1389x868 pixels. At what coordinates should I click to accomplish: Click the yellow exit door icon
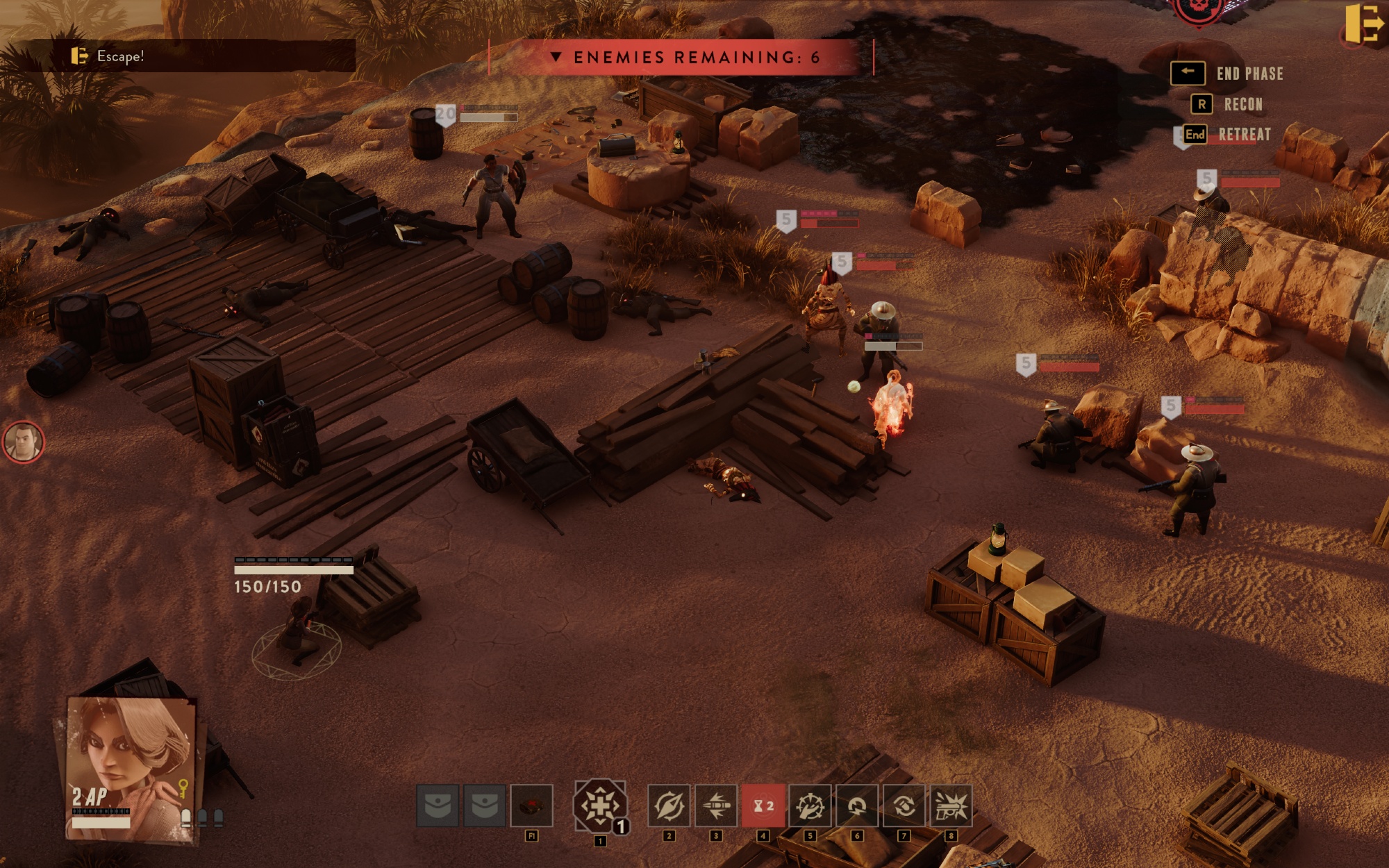[1364, 24]
